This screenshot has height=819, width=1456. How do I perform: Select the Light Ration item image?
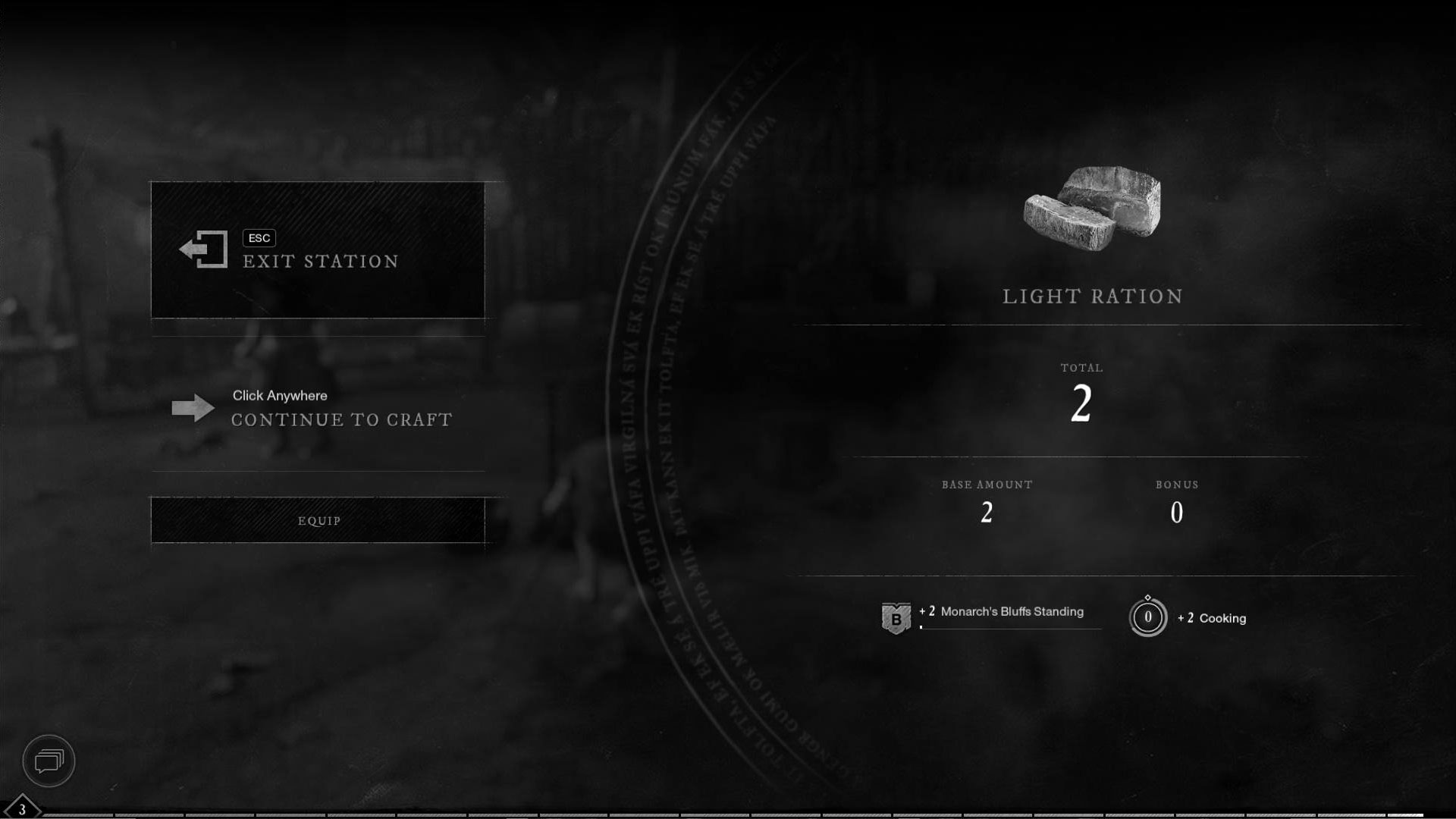(1092, 208)
